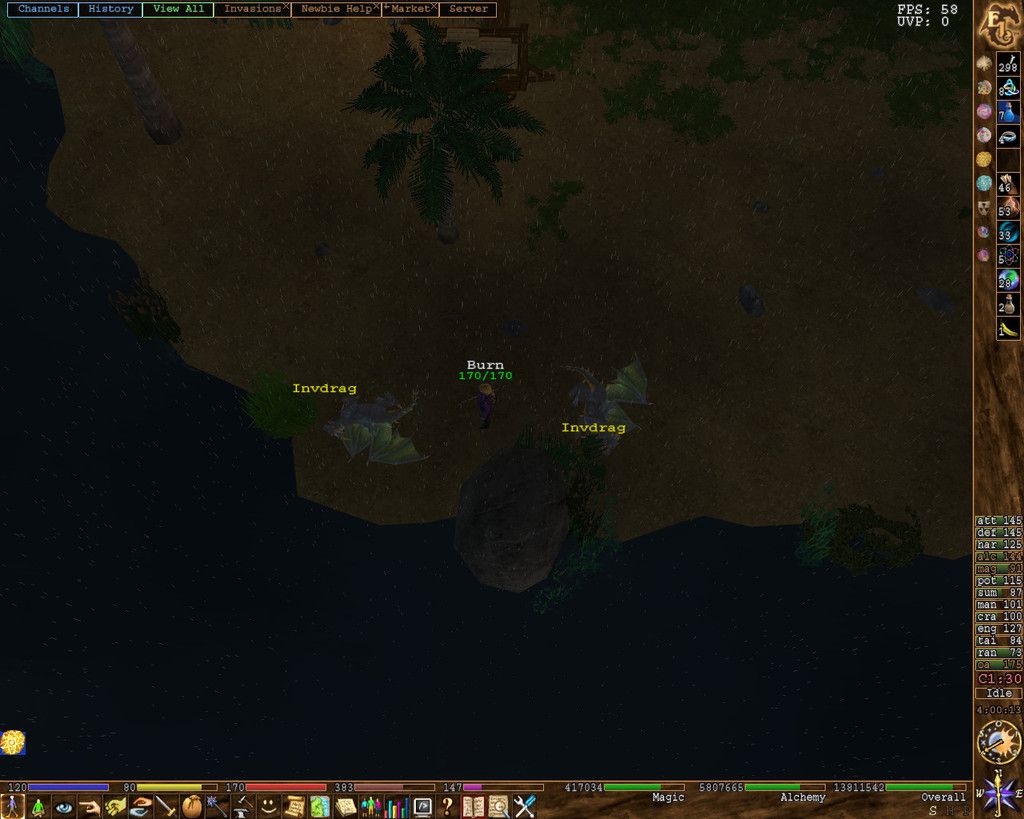This screenshot has height=819, width=1024.
Task: Switch to the History tab
Action: coord(110,9)
